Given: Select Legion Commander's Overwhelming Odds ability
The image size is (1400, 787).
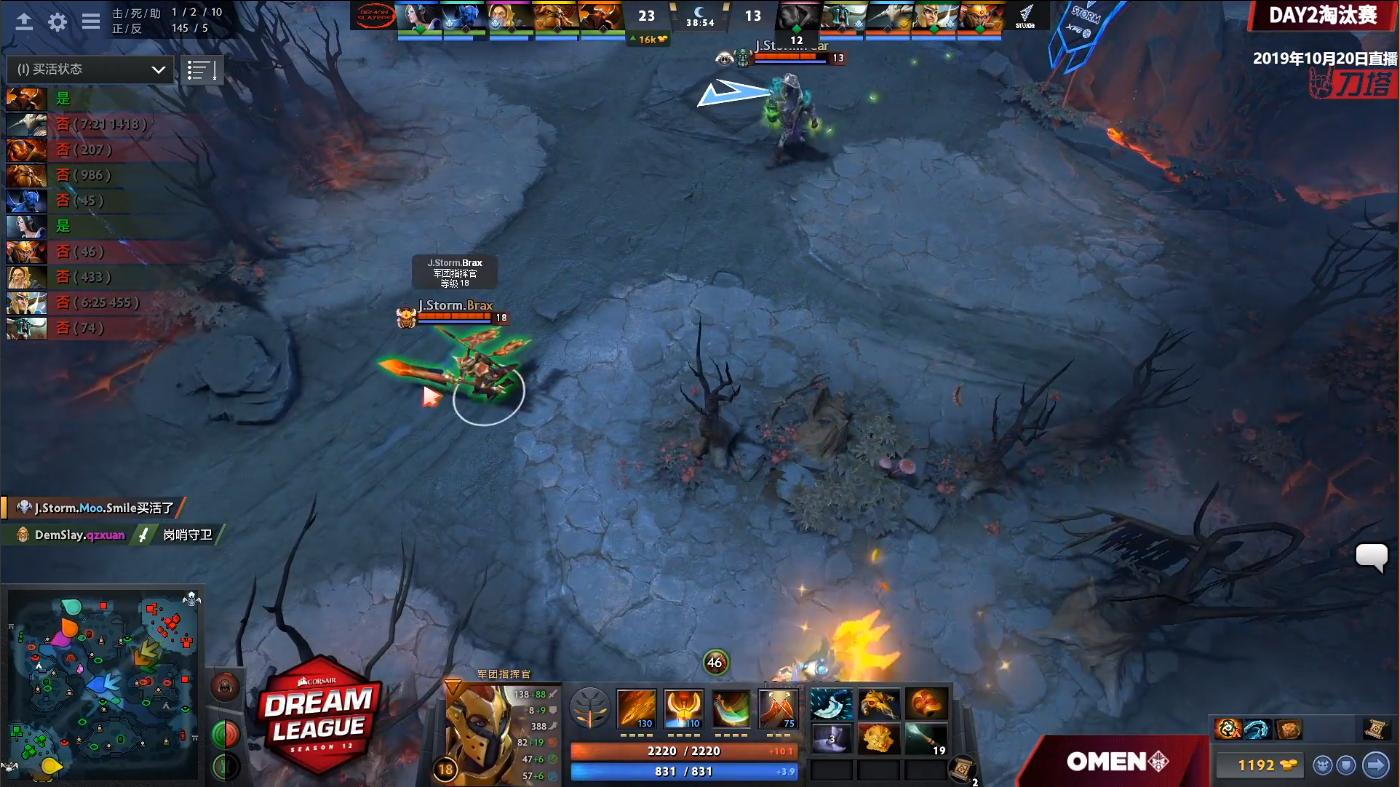Looking at the screenshot, I should click(x=637, y=707).
